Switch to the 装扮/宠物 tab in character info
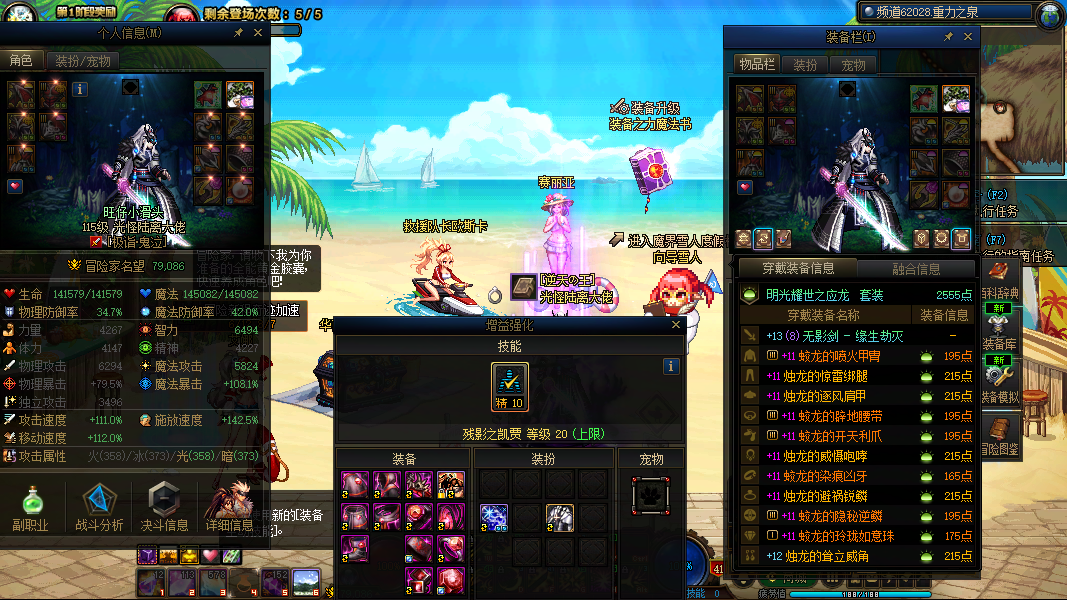Viewport: 1067px width, 600px height. (x=82, y=61)
